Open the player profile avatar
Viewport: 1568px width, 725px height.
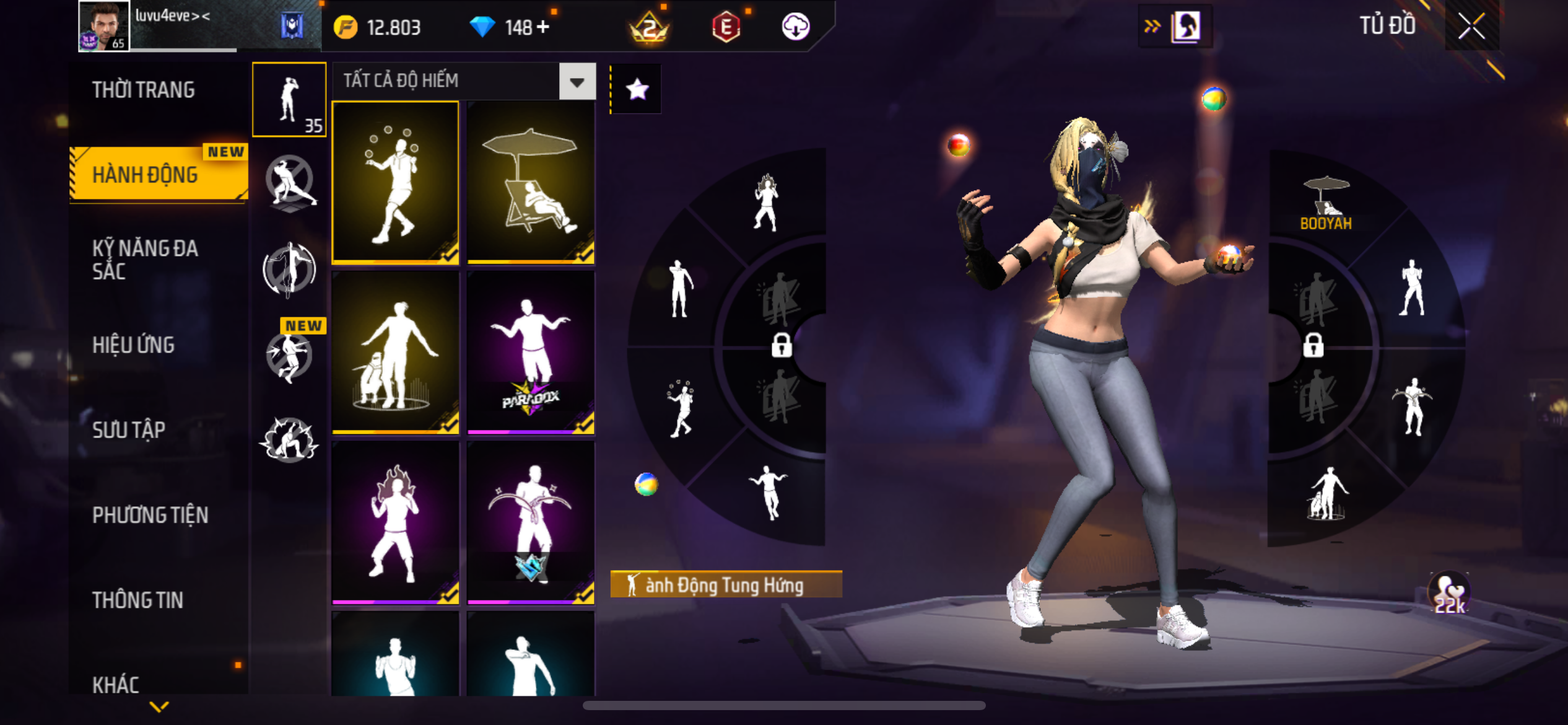[x=103, y=25]
